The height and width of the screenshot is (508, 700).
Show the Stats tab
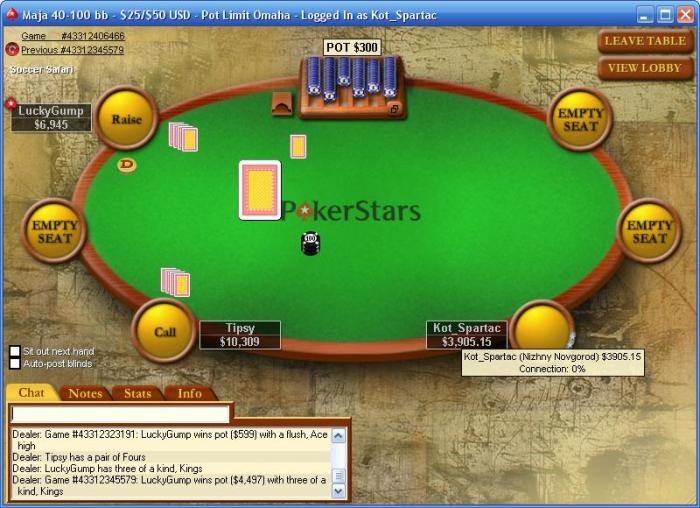(x=137, y=393)
